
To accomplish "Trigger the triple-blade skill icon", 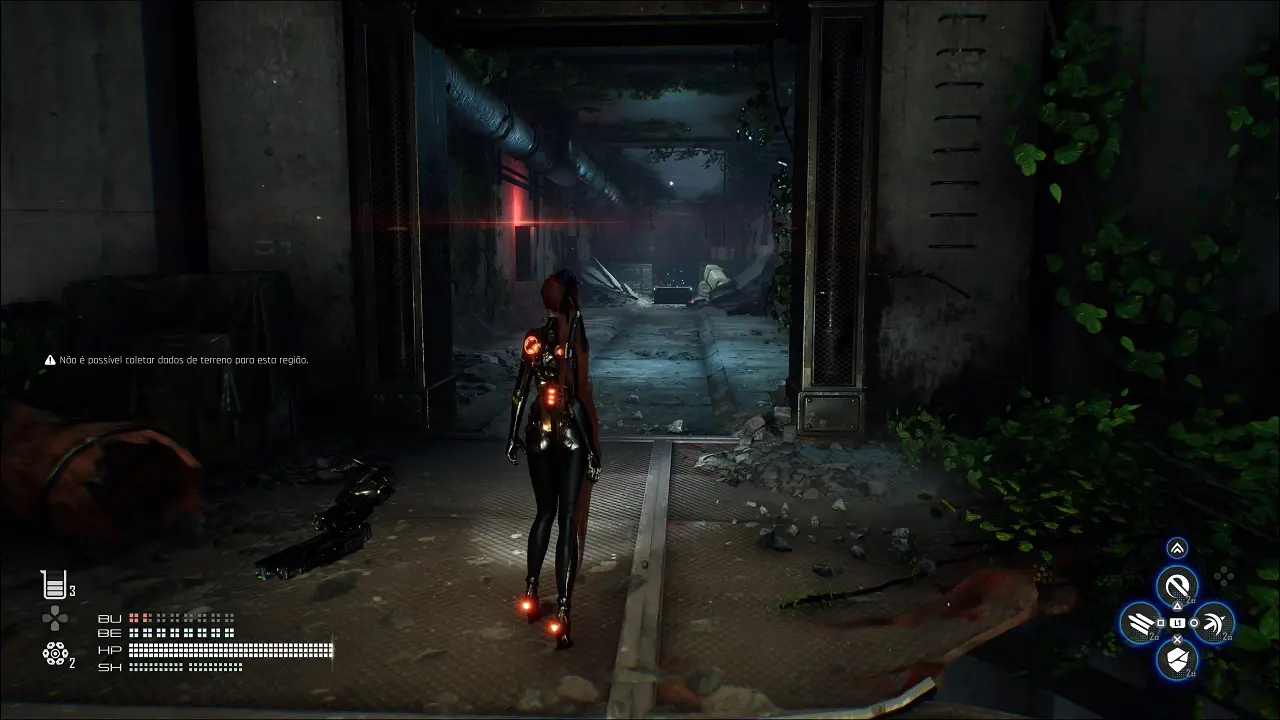I will (1140, 623).
